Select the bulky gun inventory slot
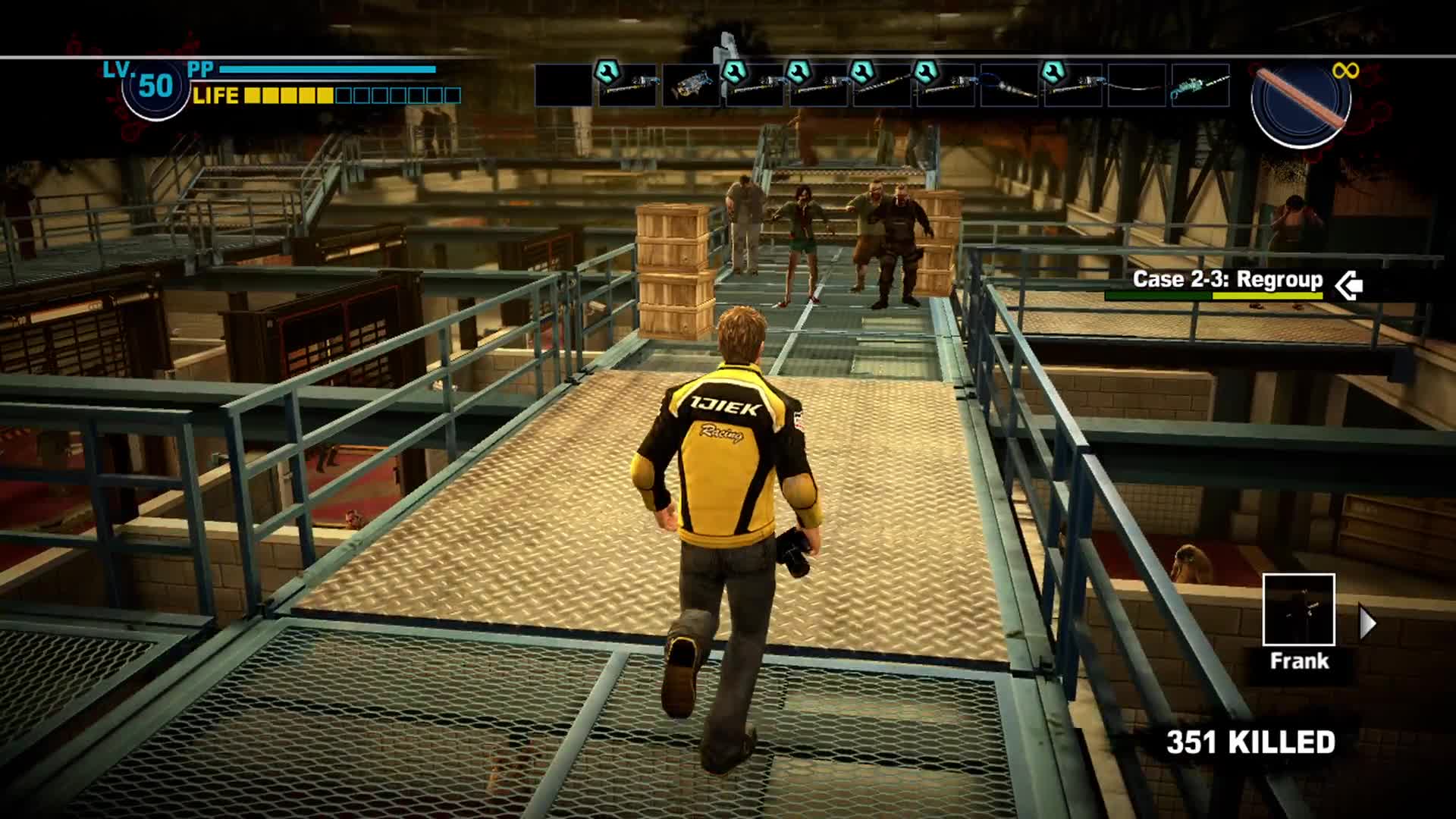Viewport: 1456px width, 819px height. [691, 85]
